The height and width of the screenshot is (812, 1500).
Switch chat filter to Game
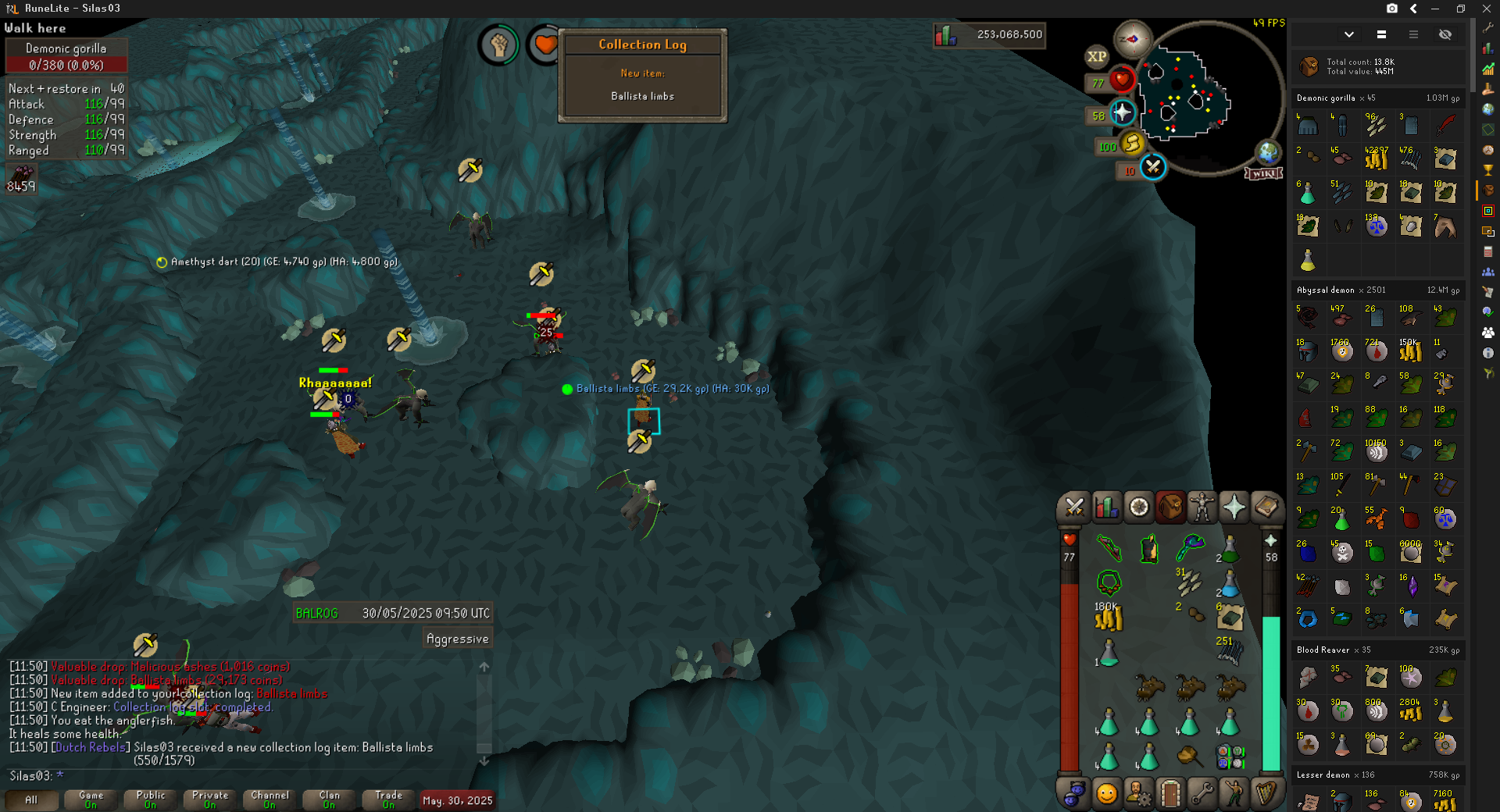(91, 800)
